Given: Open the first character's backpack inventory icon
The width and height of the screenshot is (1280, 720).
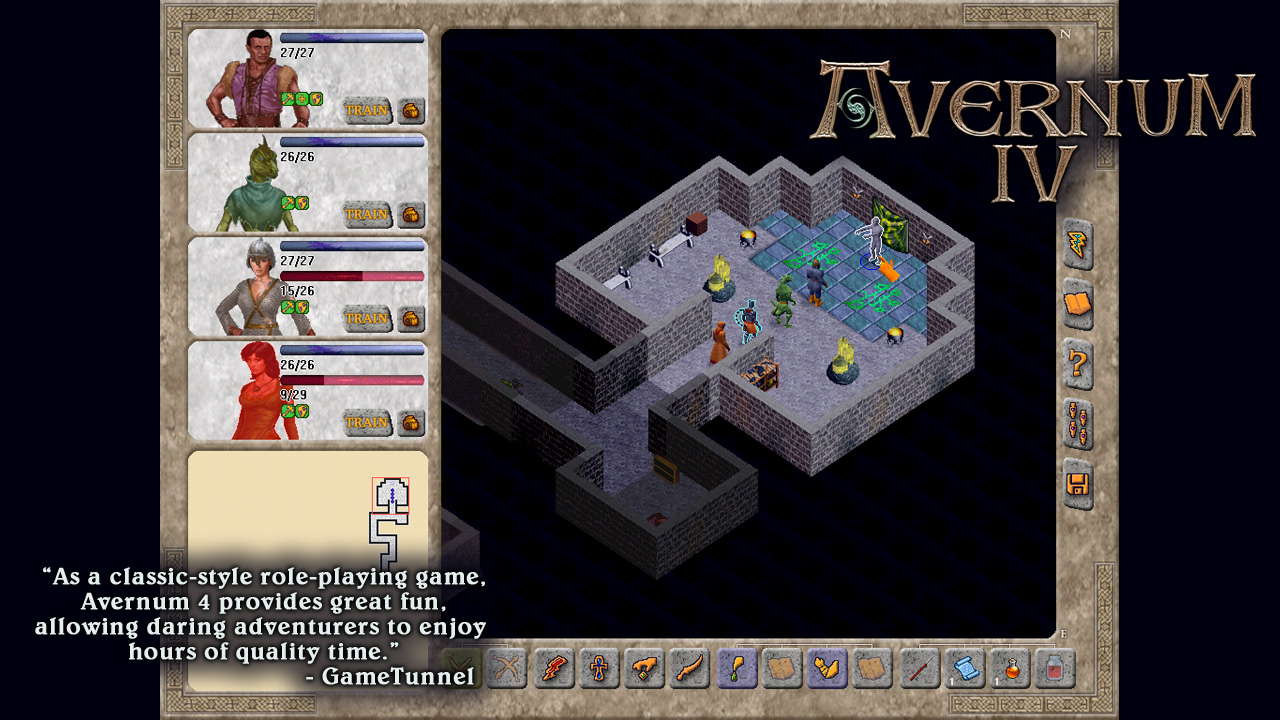Looking at the screenshot, I should (410, 112).
